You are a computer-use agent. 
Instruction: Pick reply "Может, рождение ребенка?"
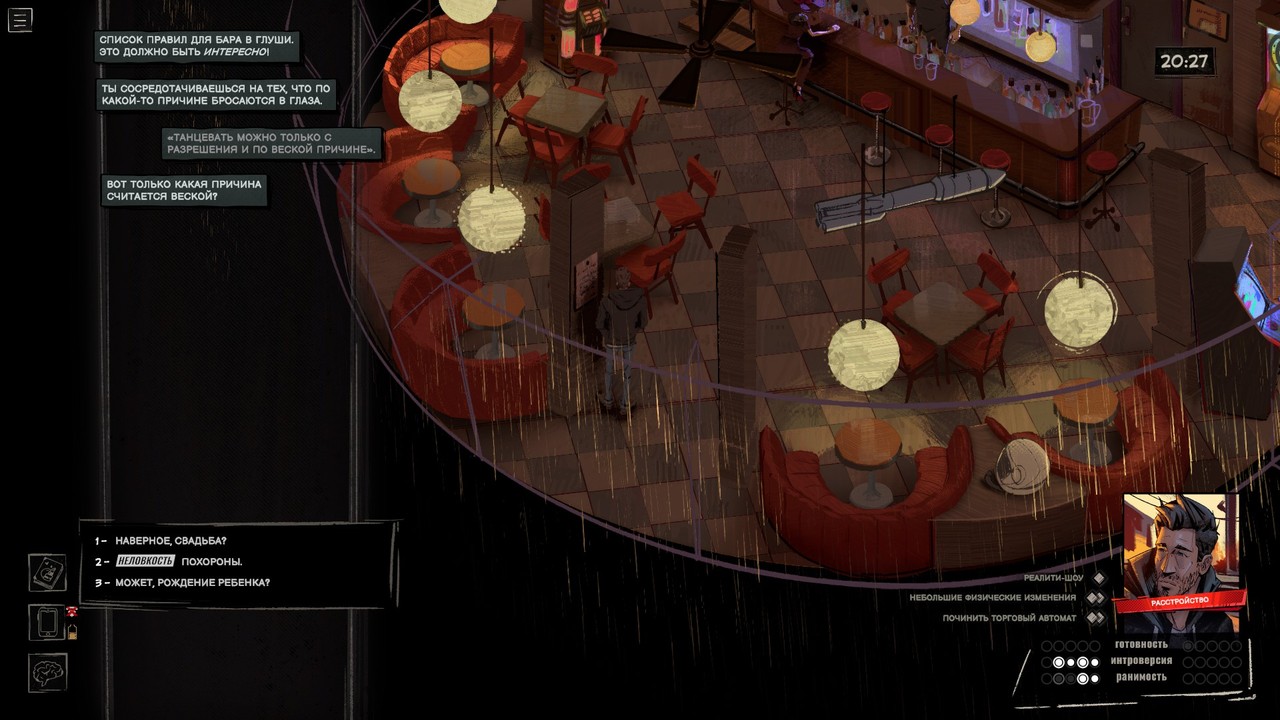[192, 582]
